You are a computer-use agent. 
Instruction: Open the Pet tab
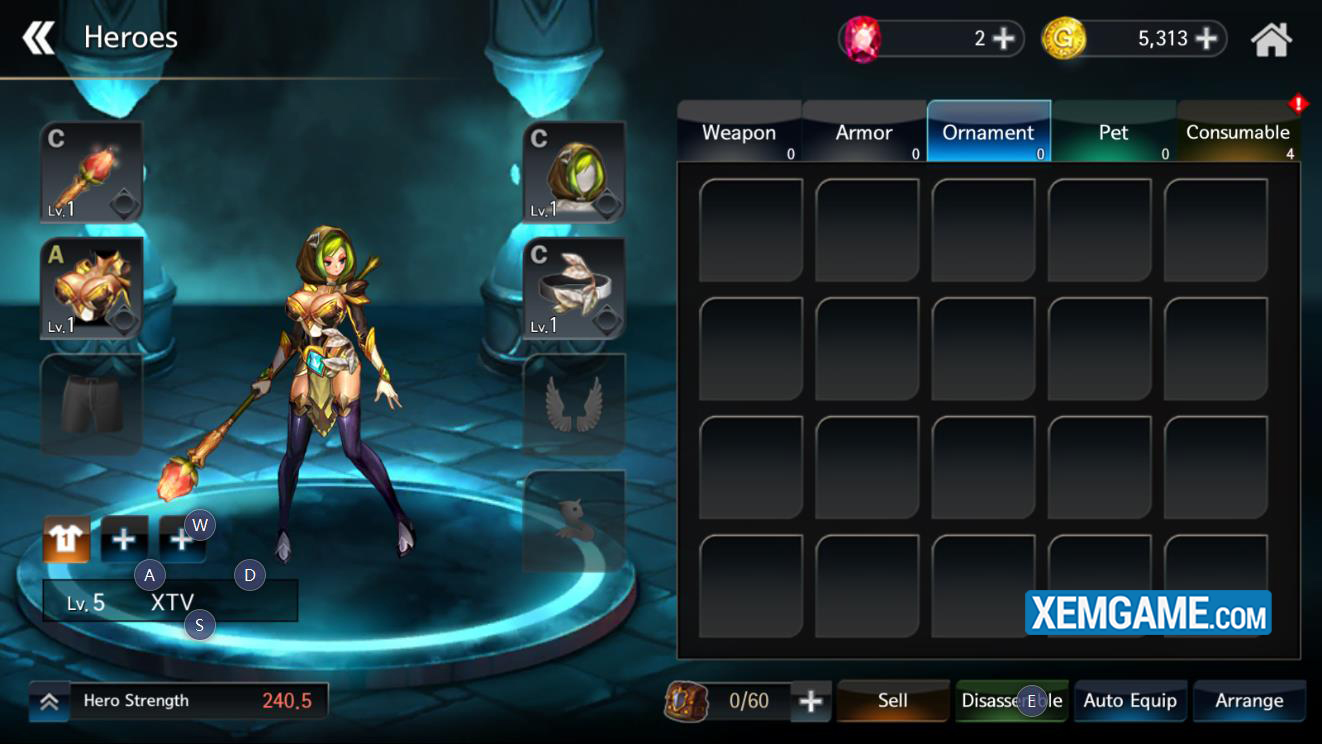click(x=1113, y=133)
